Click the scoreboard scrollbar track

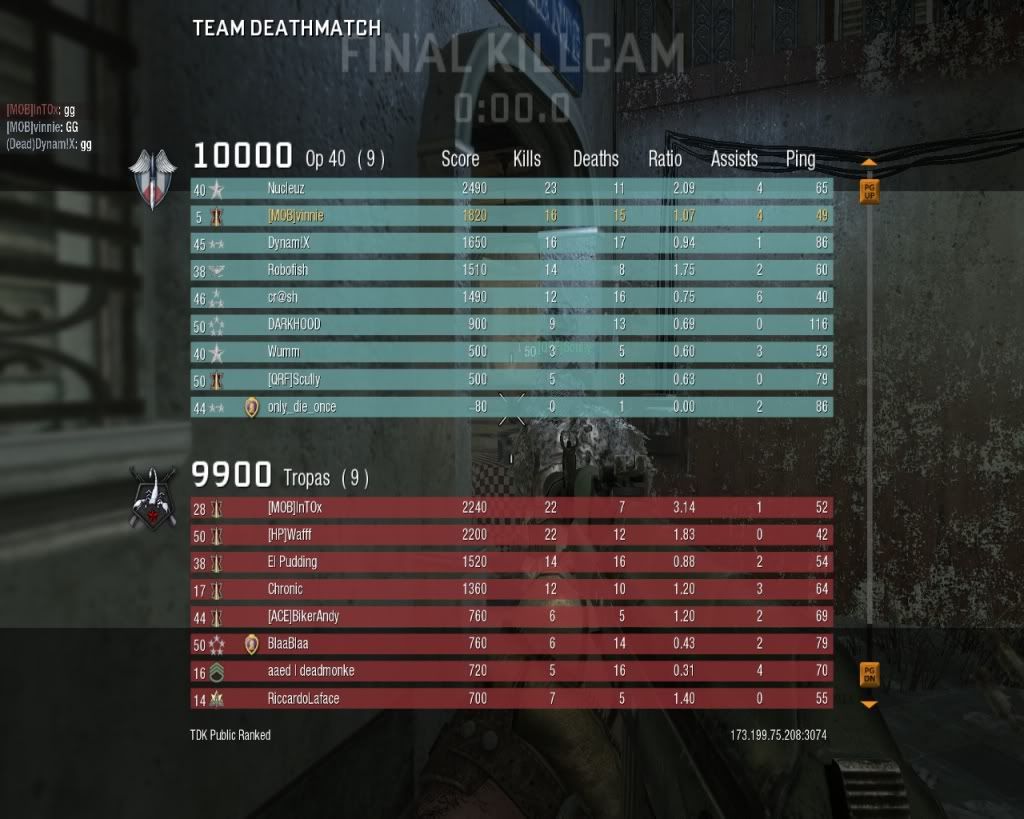pyautogui.click(x=869, y=430)
